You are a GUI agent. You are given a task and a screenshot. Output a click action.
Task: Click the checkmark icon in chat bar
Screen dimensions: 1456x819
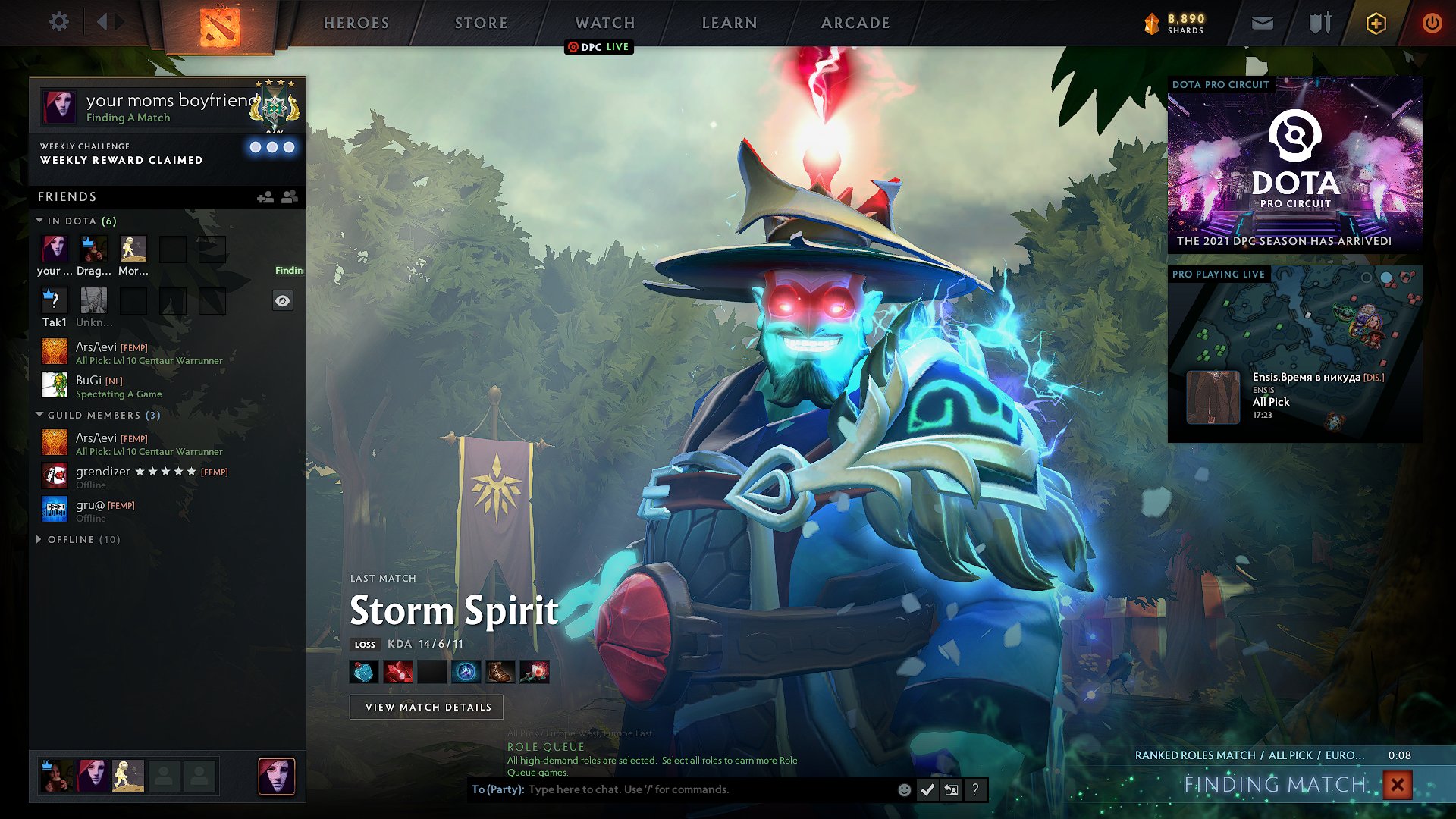pyautogui.click(x=927, y=789)
